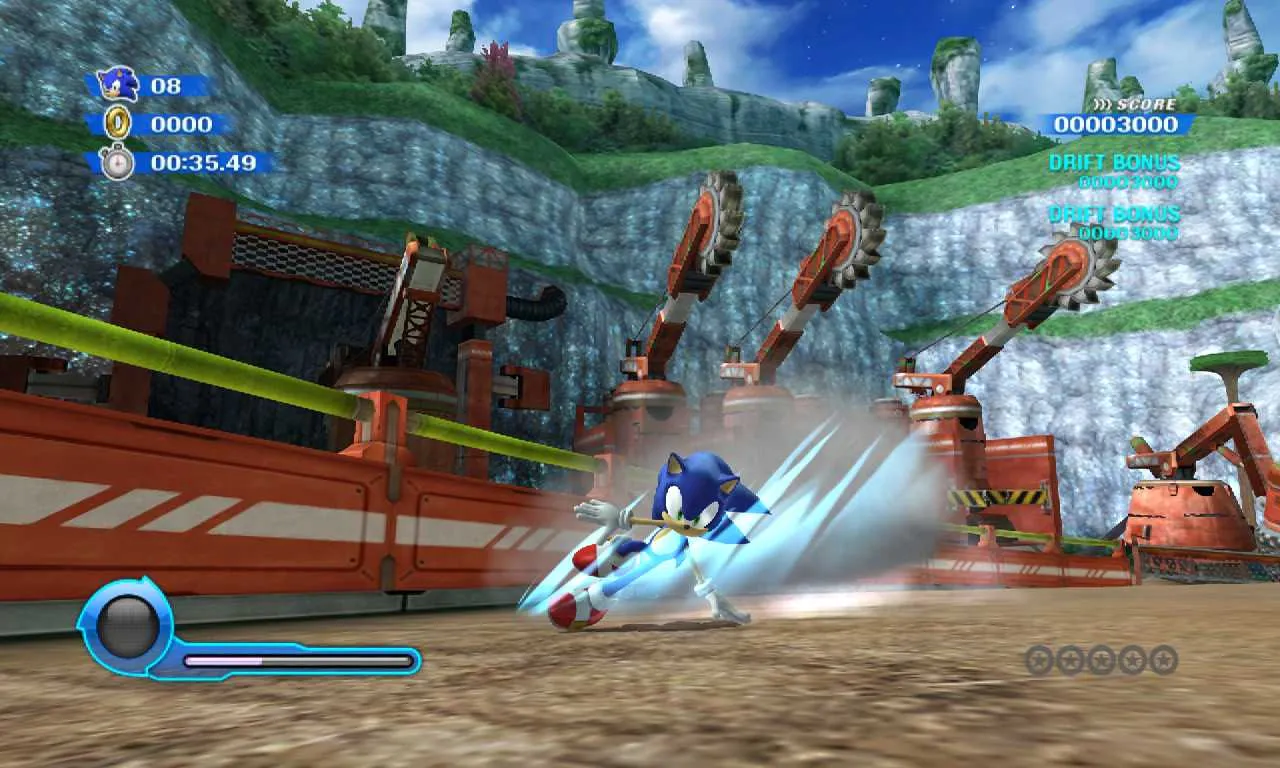Select the golden ring icon
This screenshot has height=768, width=1280.
click(120, 124)
